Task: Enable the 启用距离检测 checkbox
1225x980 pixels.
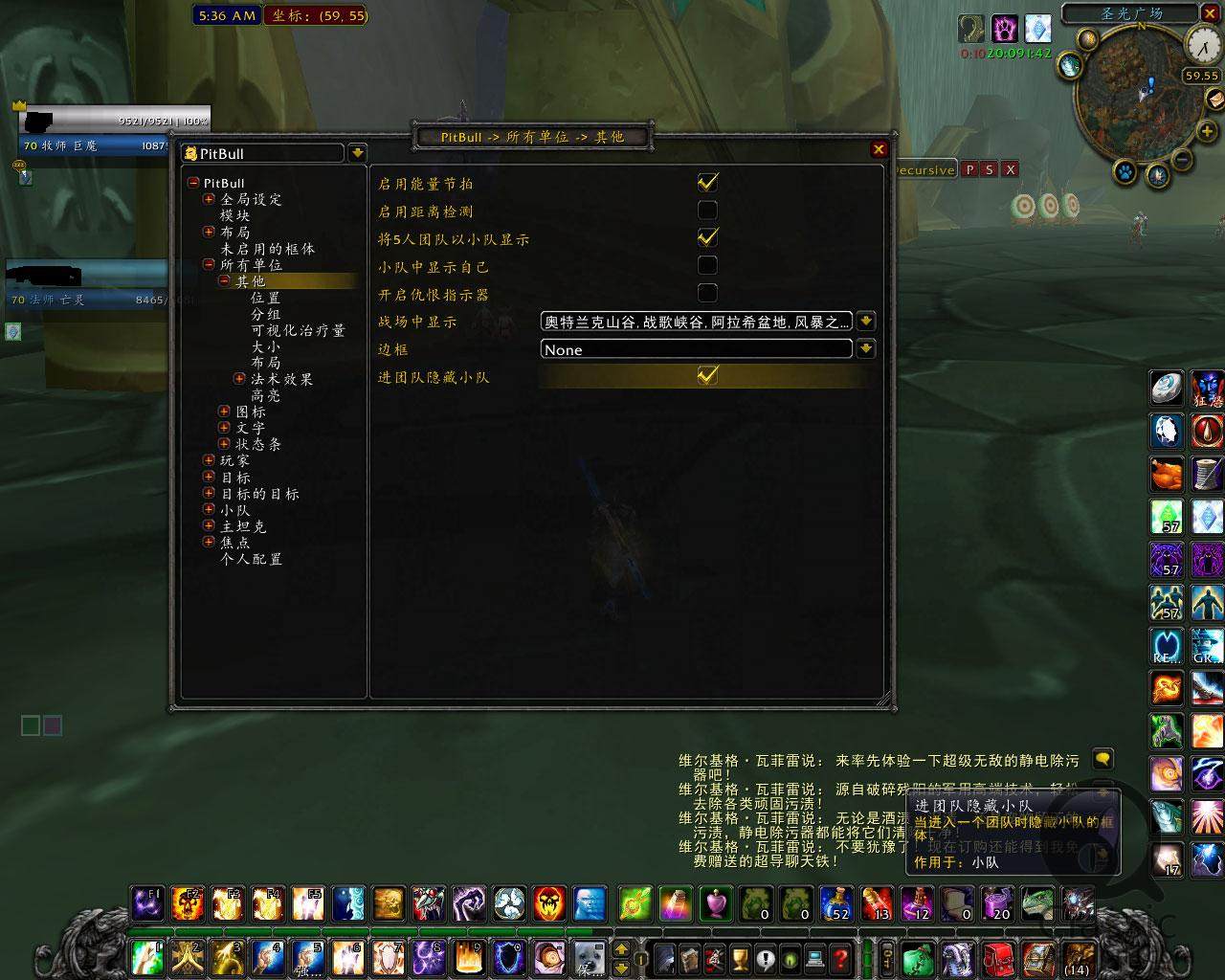Action: coord(707,211)
